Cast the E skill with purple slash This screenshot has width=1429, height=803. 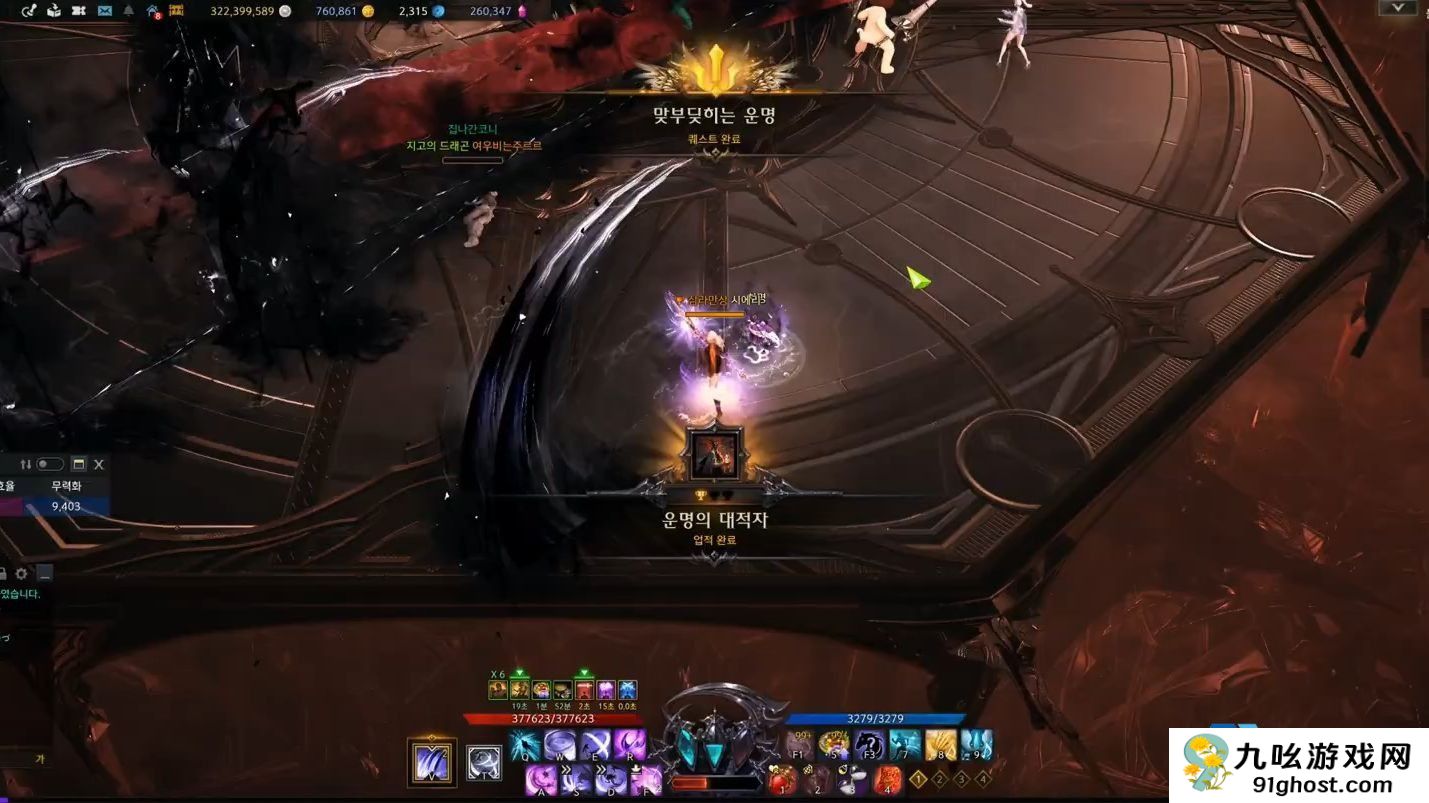(x=595, y=745)
